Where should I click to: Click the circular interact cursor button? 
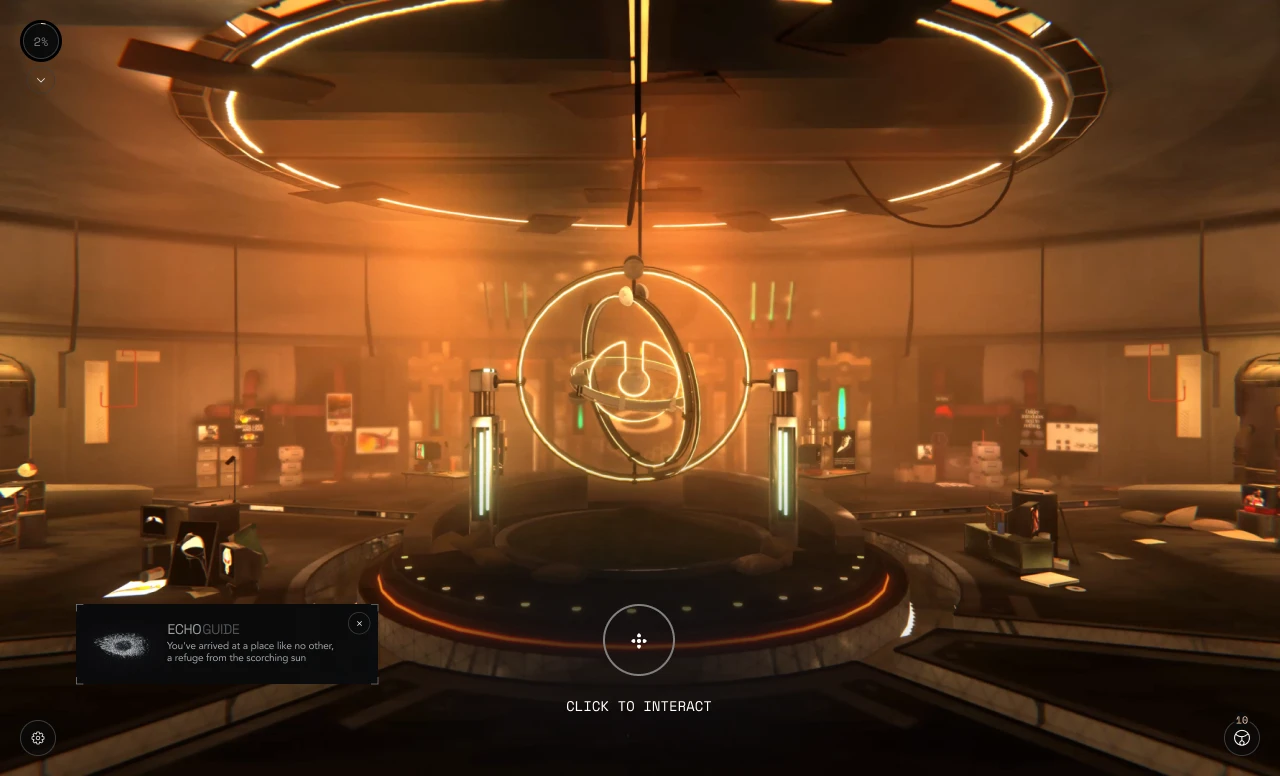pyautogui.click(x=639, y=640)
